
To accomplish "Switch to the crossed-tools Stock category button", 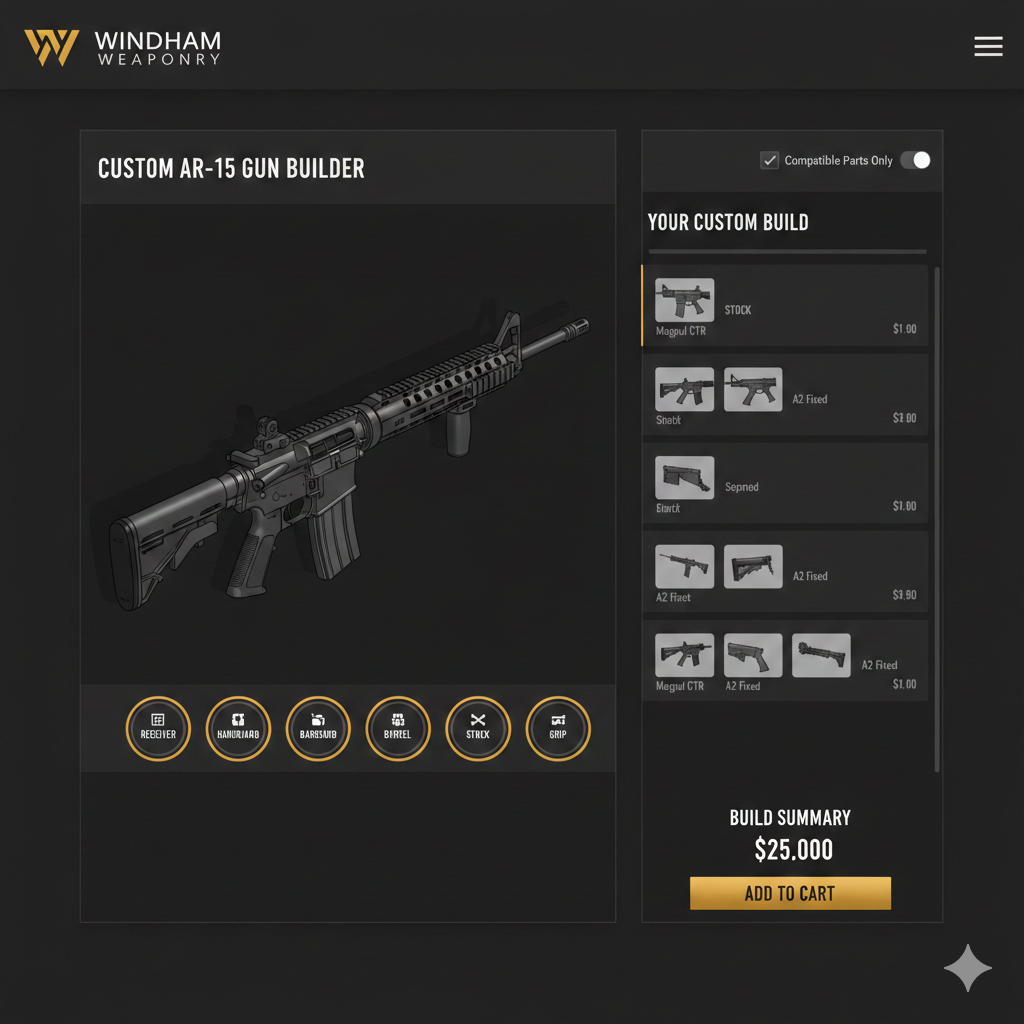I will pos(478,728).
